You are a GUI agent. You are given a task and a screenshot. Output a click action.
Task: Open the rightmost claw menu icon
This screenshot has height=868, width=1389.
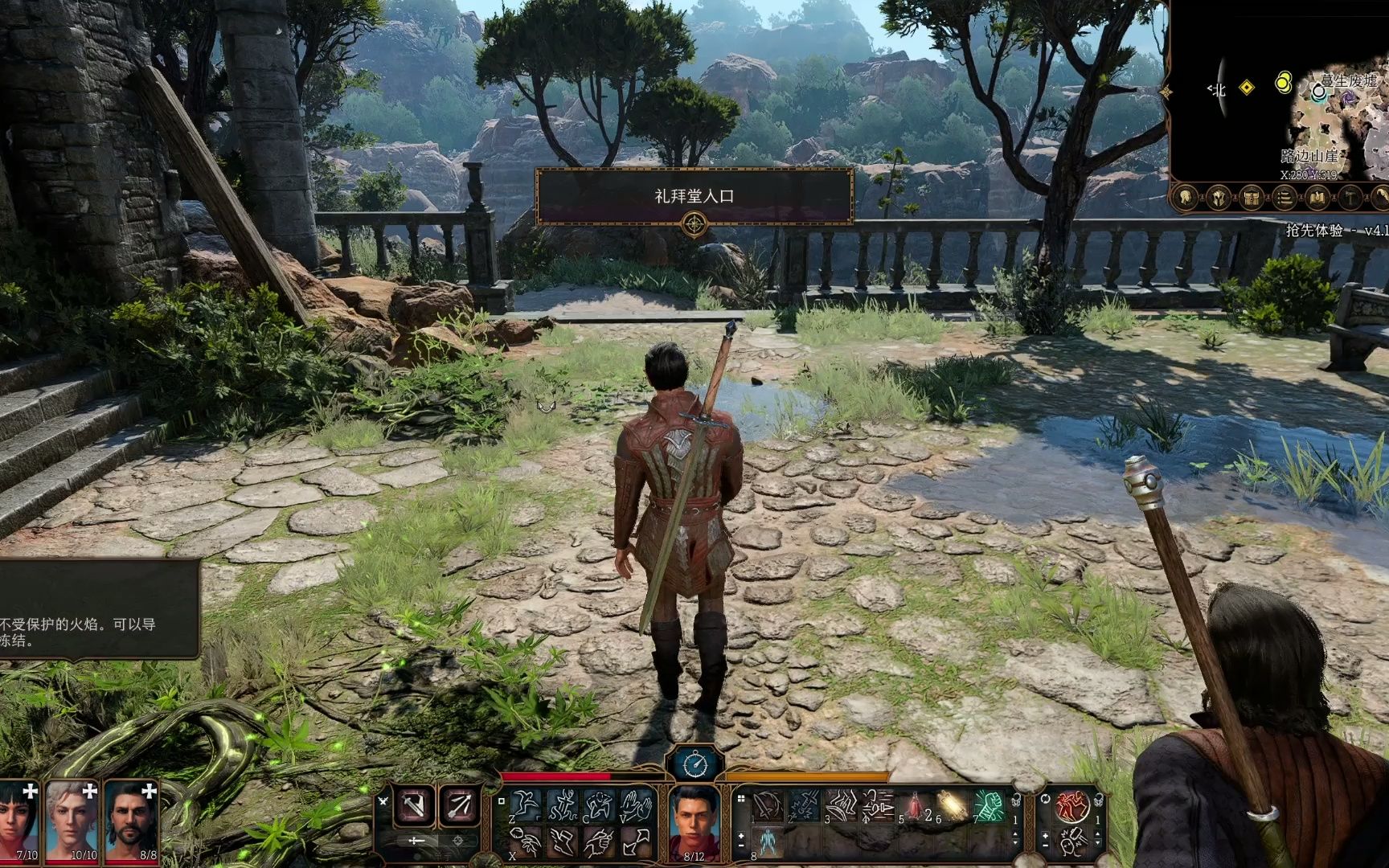click(1381, 195)
